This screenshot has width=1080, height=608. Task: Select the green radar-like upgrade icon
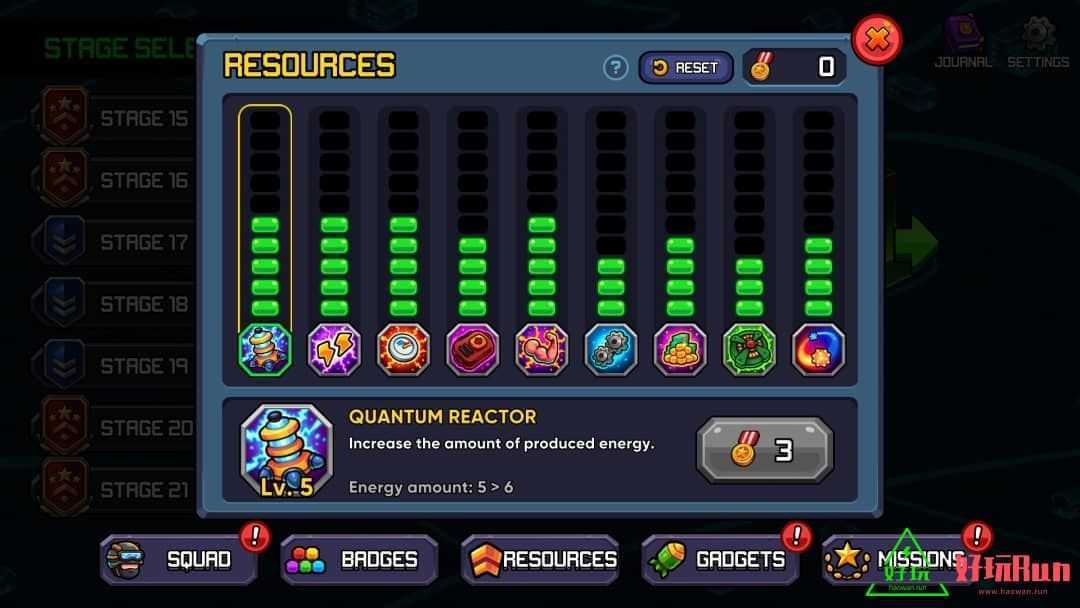(749, 350)
